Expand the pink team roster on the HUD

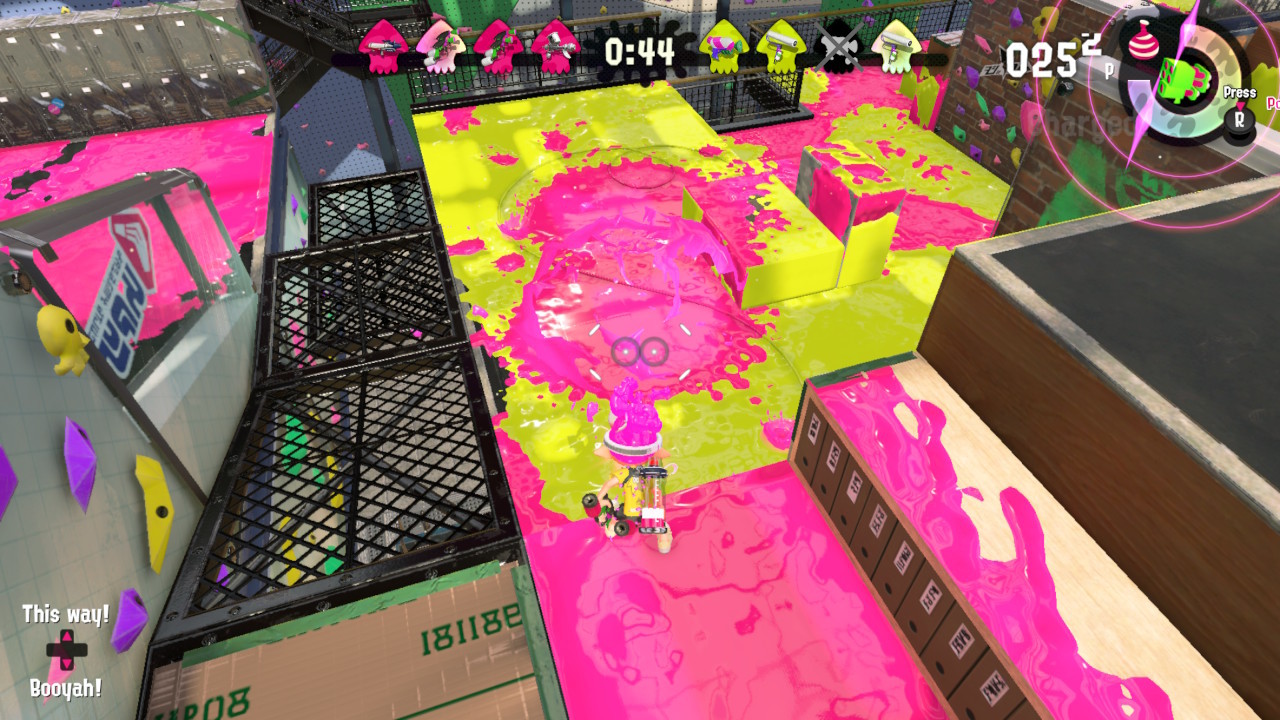tap(470, 46)
